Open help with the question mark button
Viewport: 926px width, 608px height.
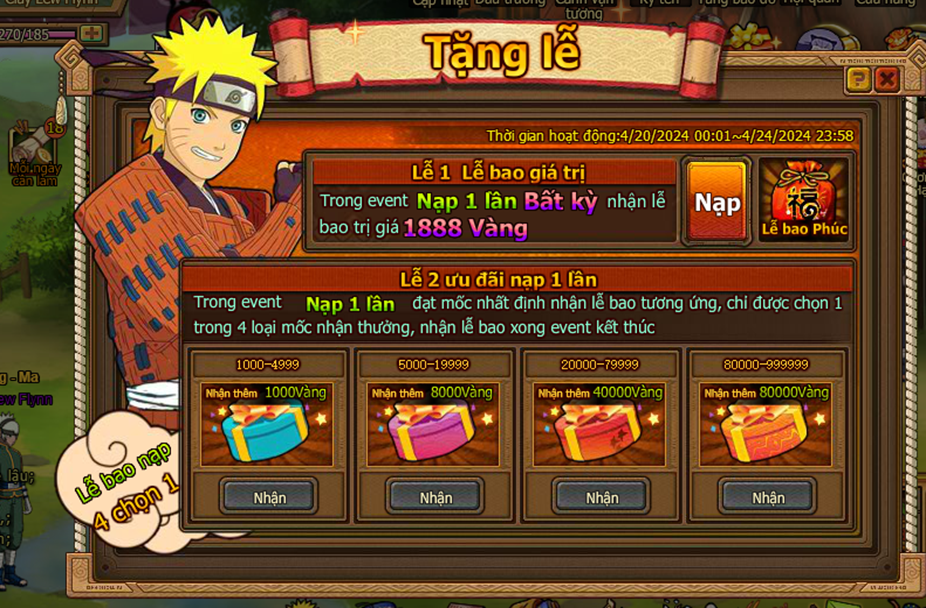coord(858,80)
